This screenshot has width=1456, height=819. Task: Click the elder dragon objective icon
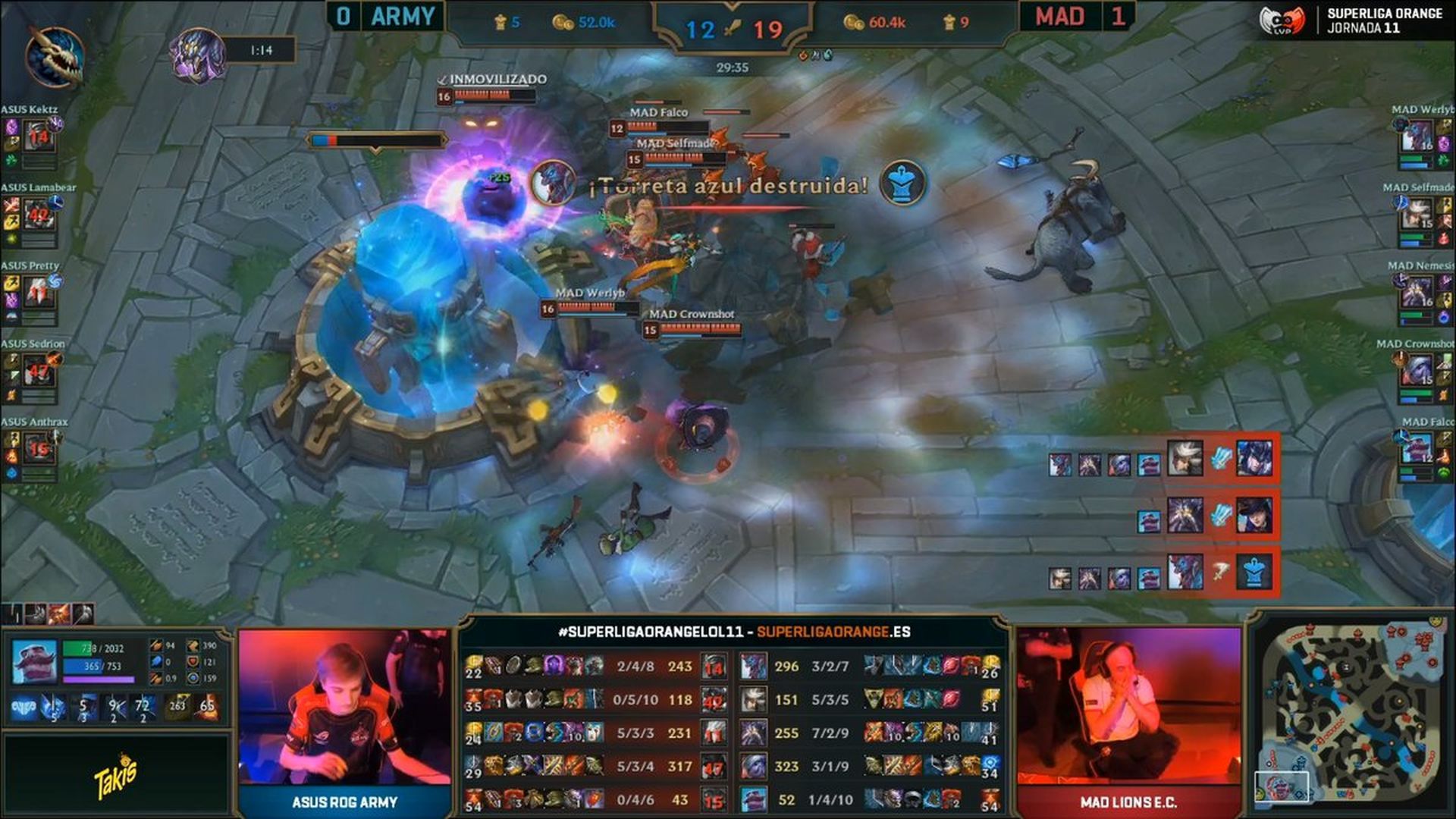click(53, 55)
